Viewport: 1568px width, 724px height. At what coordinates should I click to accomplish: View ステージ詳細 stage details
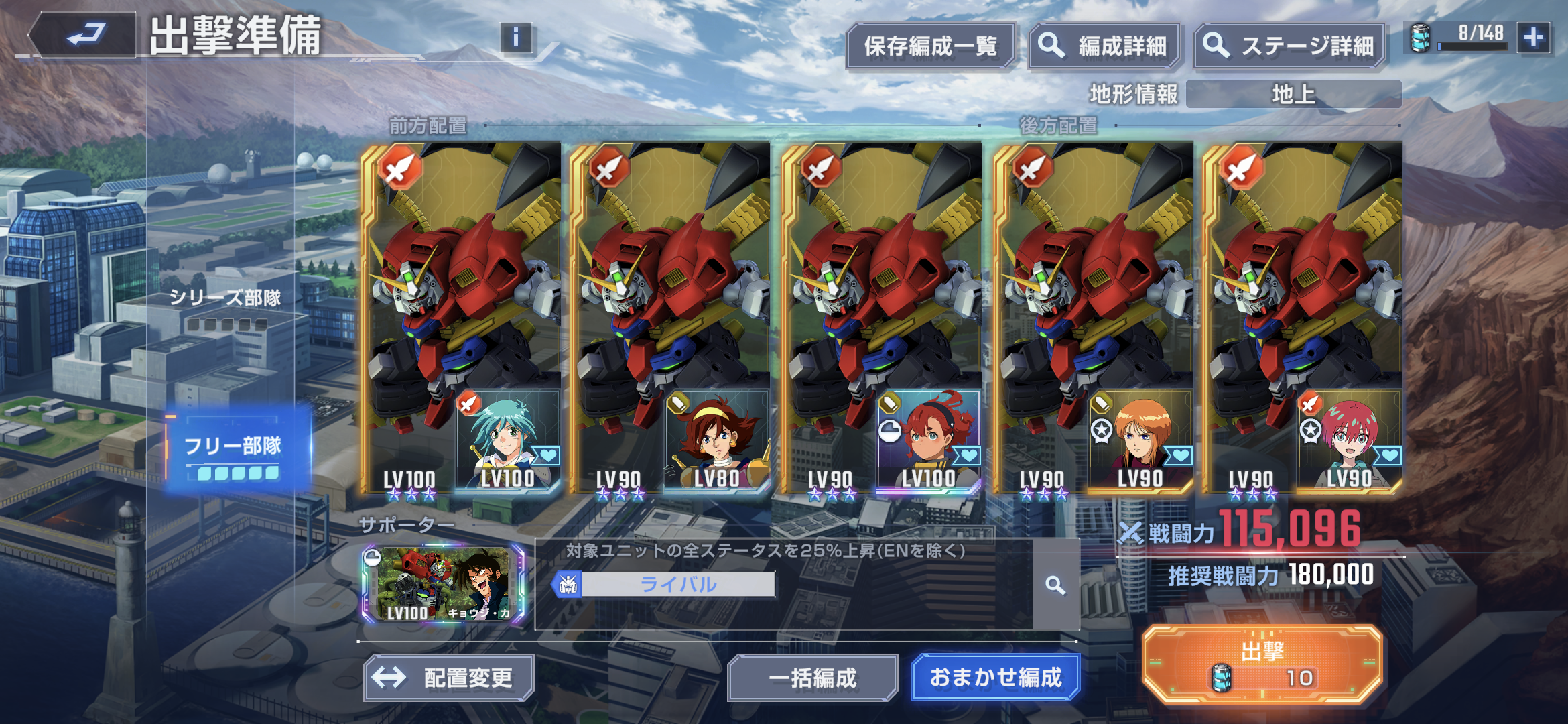1289,46
